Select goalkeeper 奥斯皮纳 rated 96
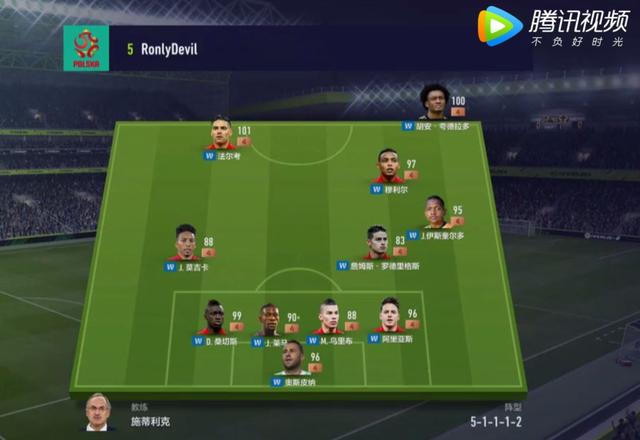 pos(291,357)
